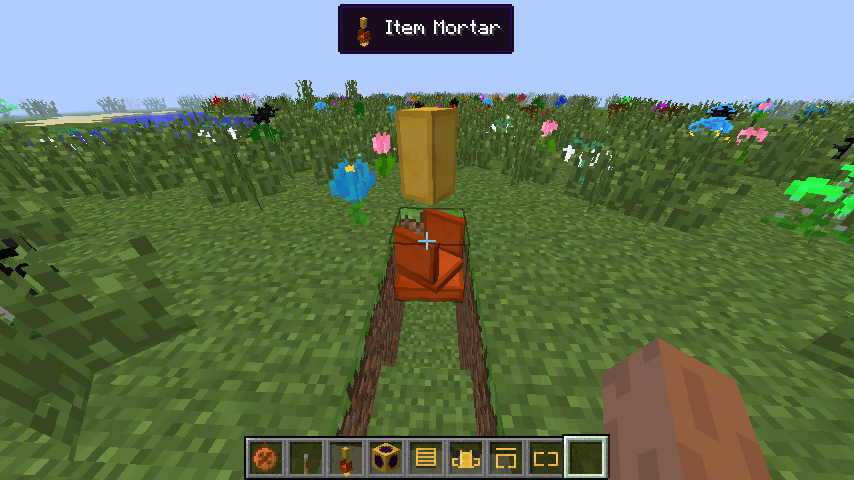The image size is (854, 480).
Task: Select the highlighted empty hotbar slot
Action: tap(586, 459)
